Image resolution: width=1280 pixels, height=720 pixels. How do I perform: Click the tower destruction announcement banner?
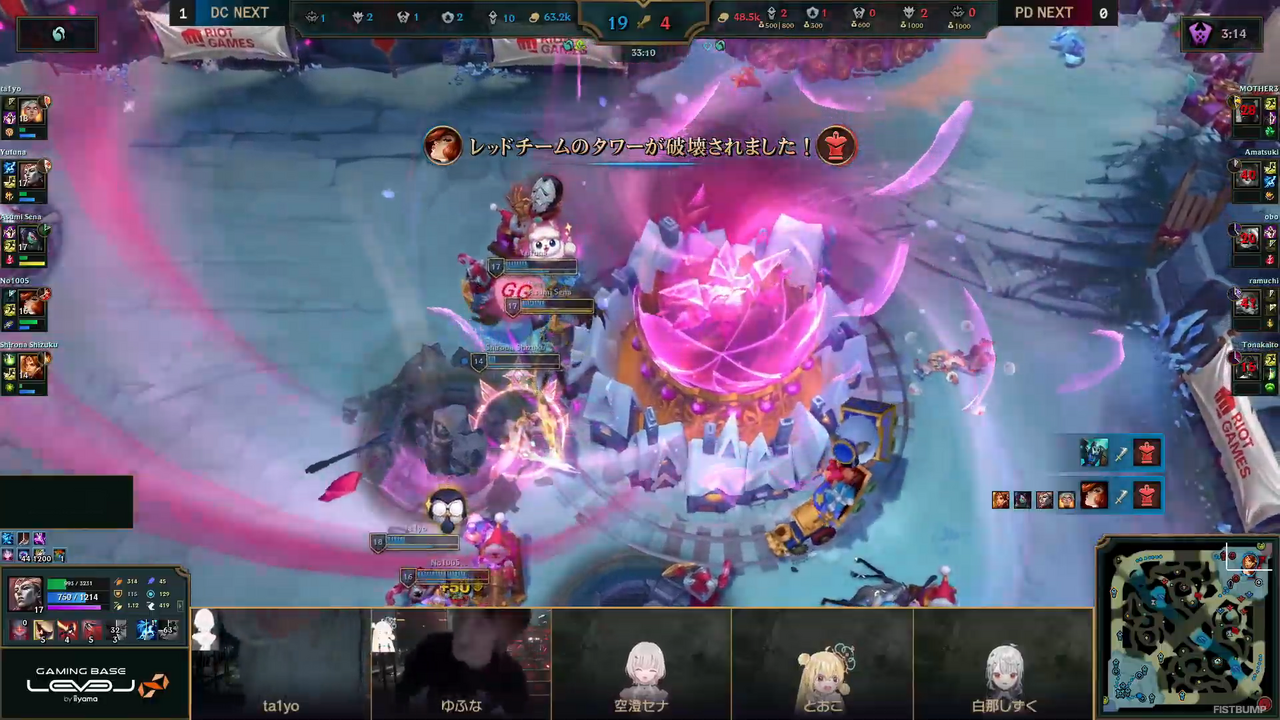(x=640, y=146)
